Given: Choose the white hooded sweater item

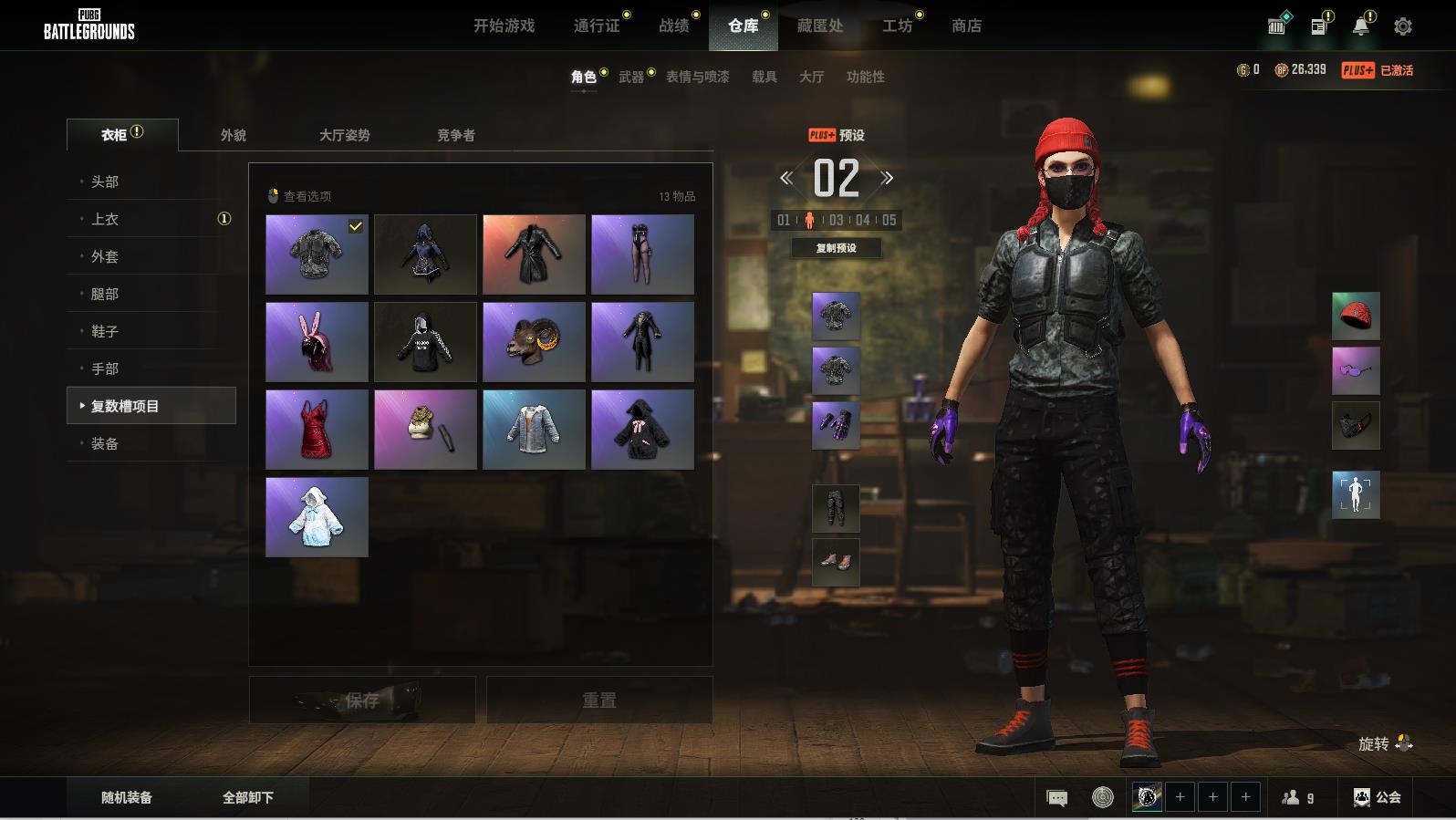Looking at the screenshot, I should [x=317, y=517].
